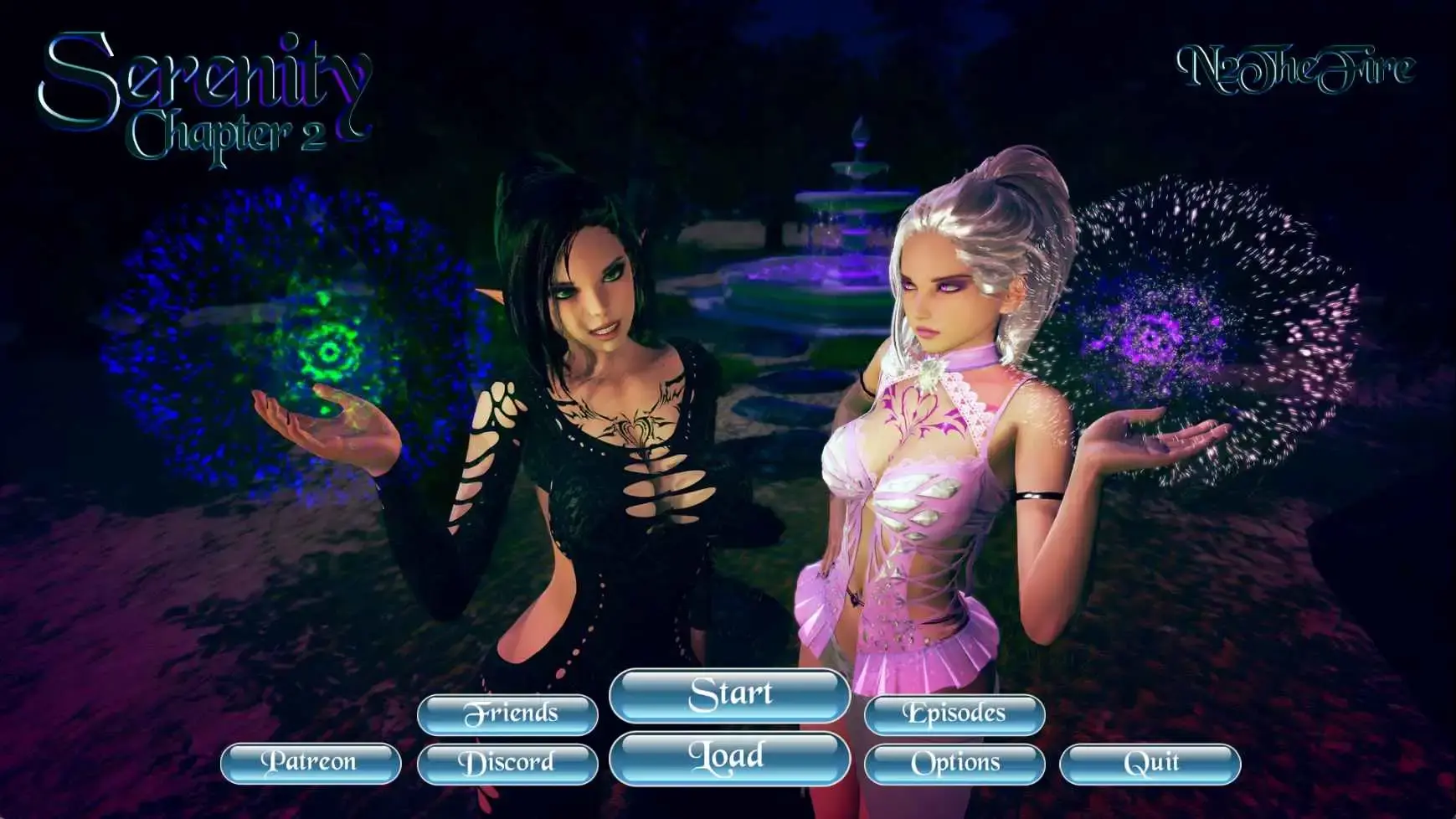1456x819 pixels.
Task: Visit the Patreon page
Action: tap(311, 763)
